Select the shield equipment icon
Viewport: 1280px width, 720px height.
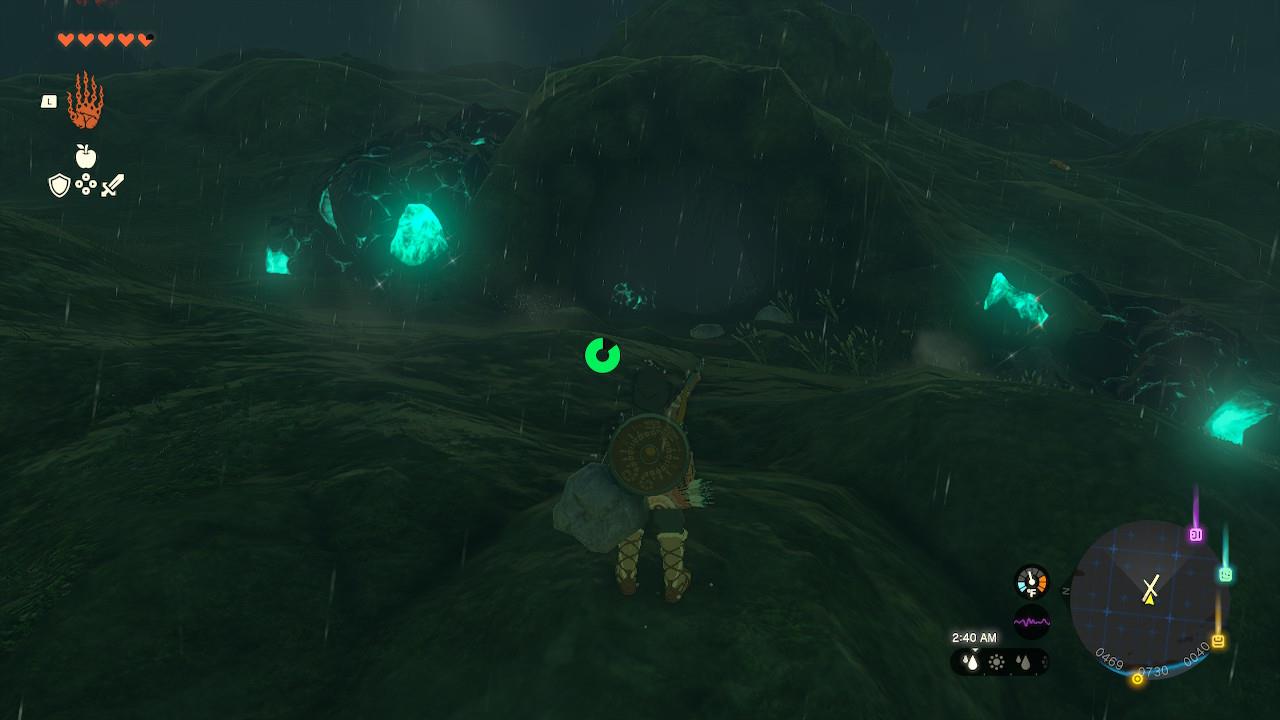tap(59, 185)
